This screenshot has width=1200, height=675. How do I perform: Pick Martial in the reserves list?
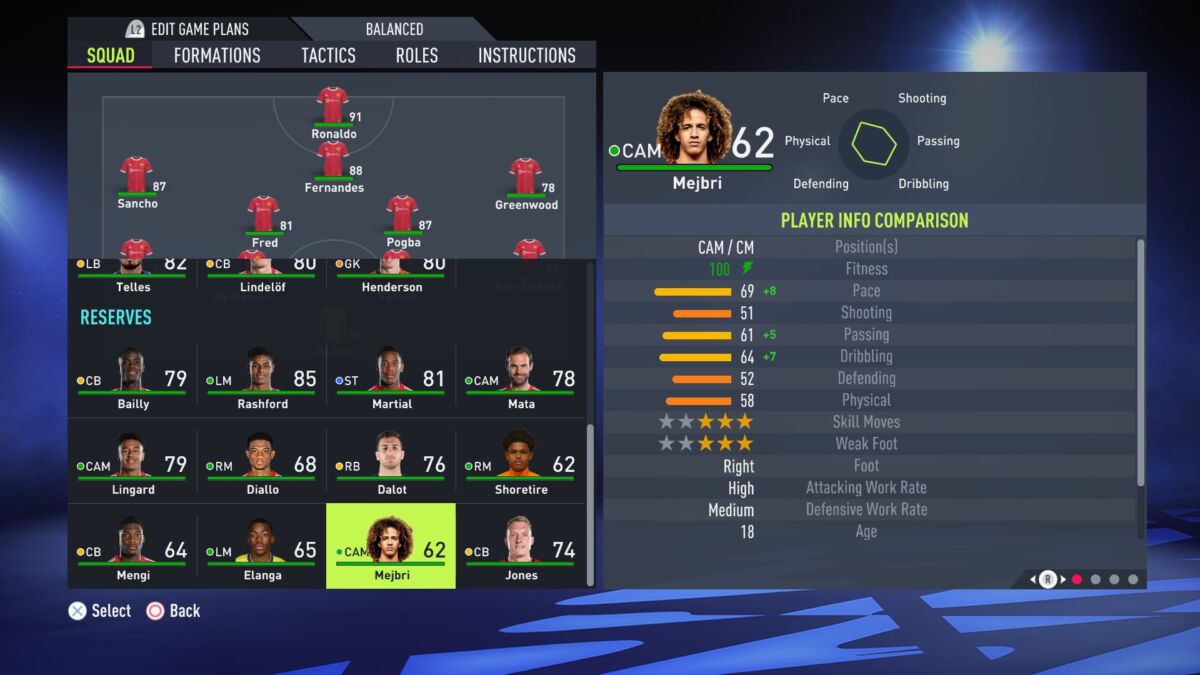pyautogui.click(x=391, y=380)
